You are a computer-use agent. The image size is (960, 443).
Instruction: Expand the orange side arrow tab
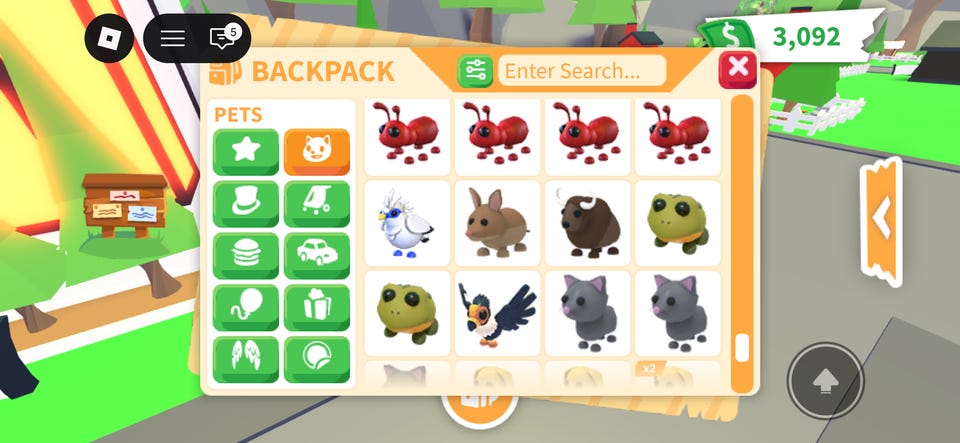[881, 217]
